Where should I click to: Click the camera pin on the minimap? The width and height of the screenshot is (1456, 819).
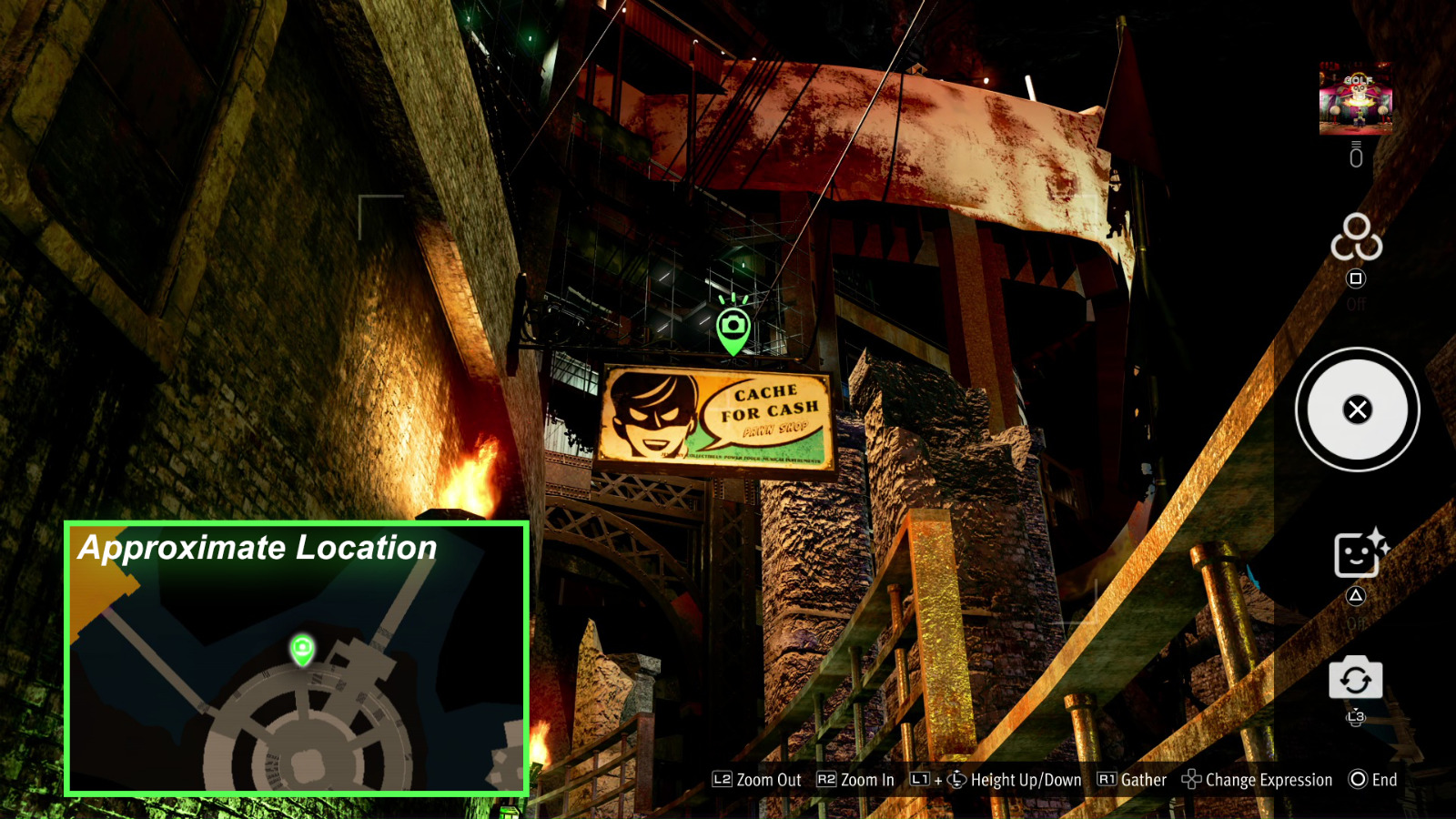pos(300,650)
